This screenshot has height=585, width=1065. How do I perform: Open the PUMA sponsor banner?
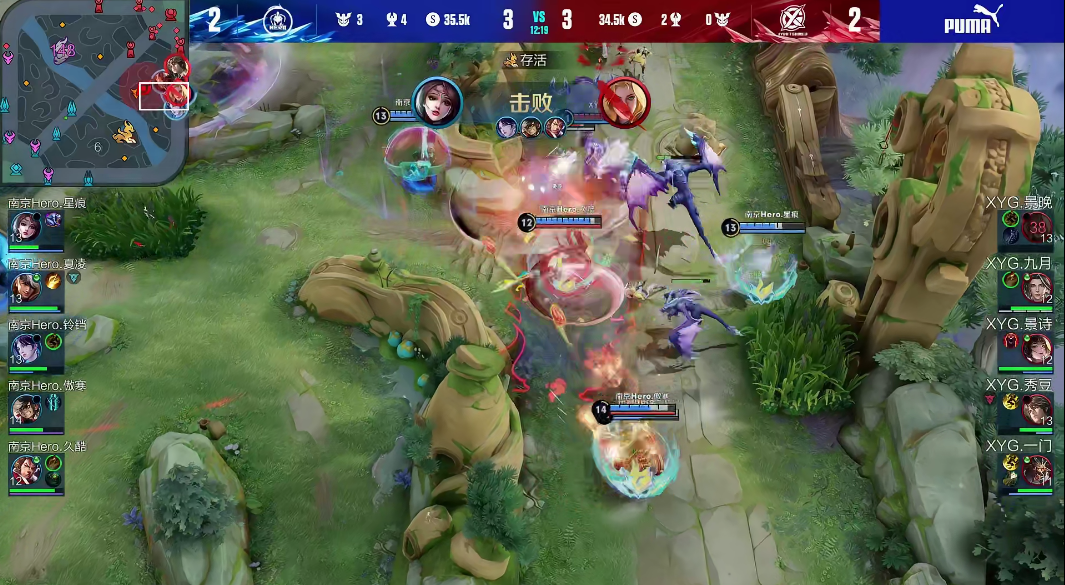click(972, 20)
